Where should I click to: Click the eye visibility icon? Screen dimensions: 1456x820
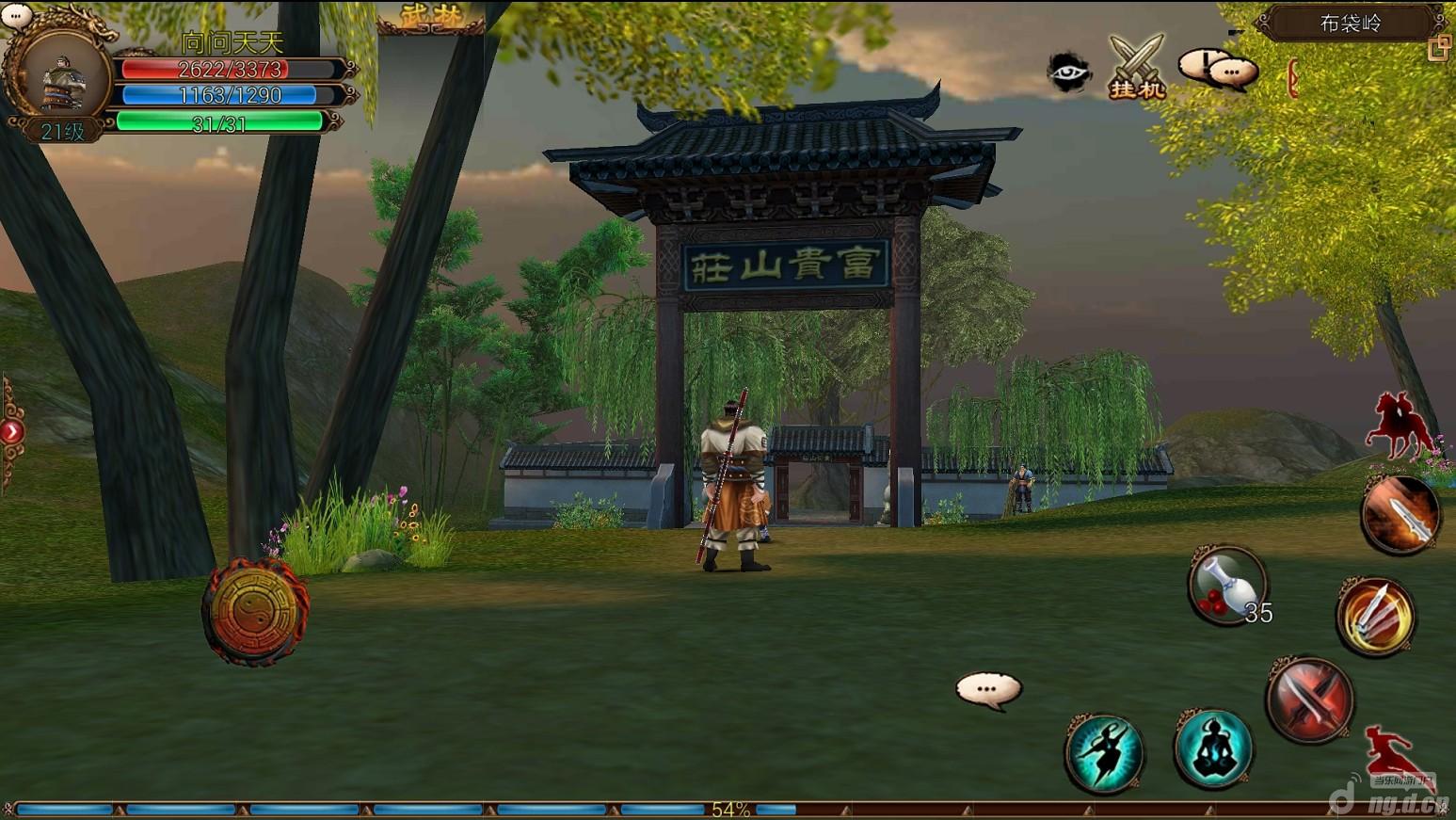tap(1069, 72)
